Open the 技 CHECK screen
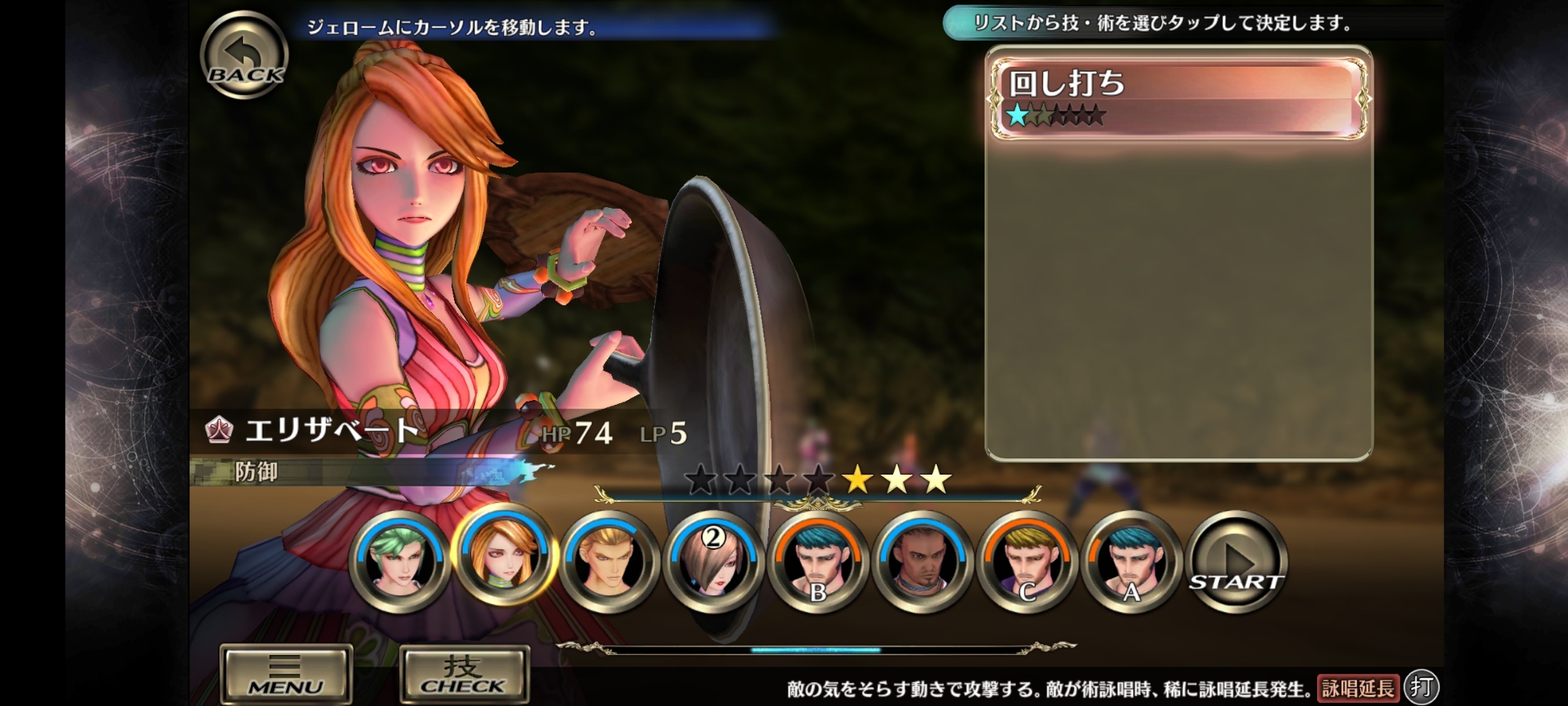The width and height of the screenshot is (1568, 706). [x=463, y=673]
